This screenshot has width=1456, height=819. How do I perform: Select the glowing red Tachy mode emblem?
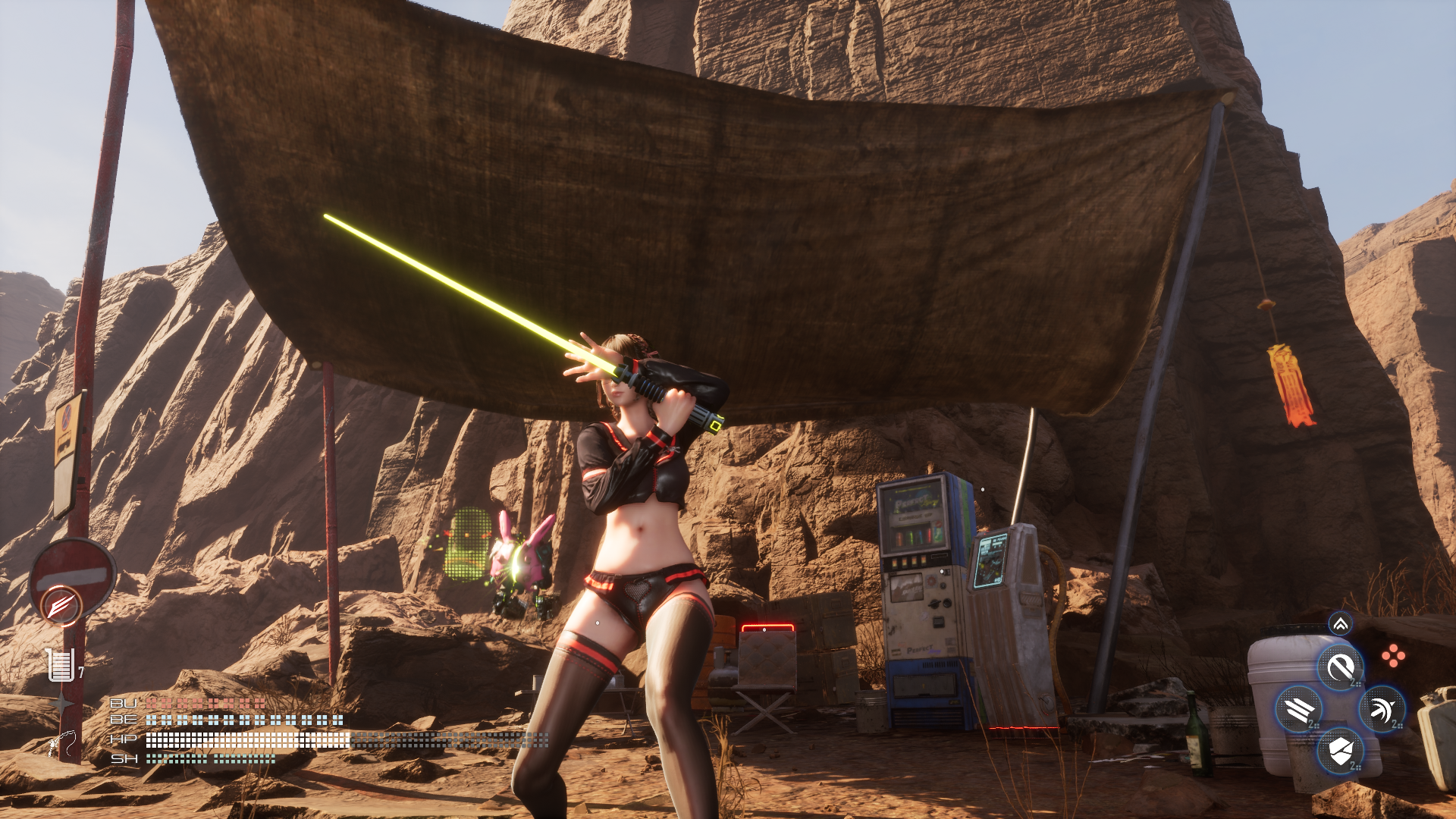61,606
